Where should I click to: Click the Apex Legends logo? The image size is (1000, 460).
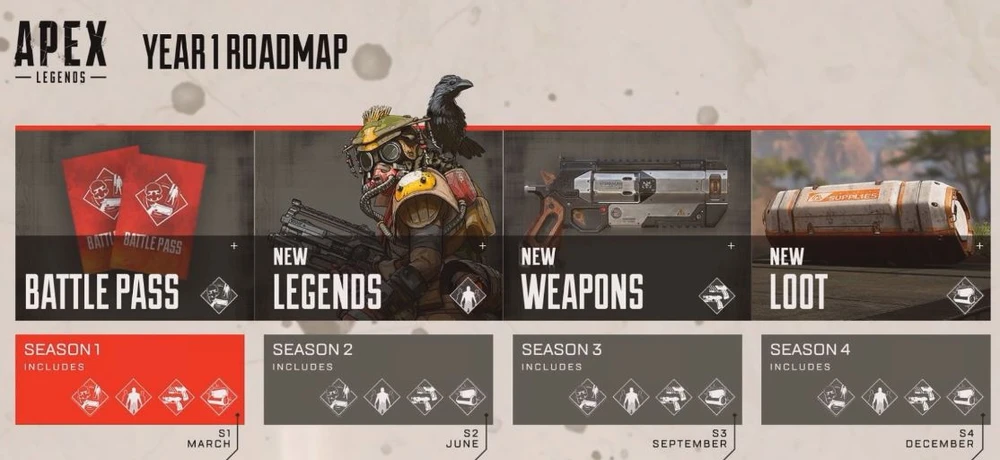[x=60, y=50]
